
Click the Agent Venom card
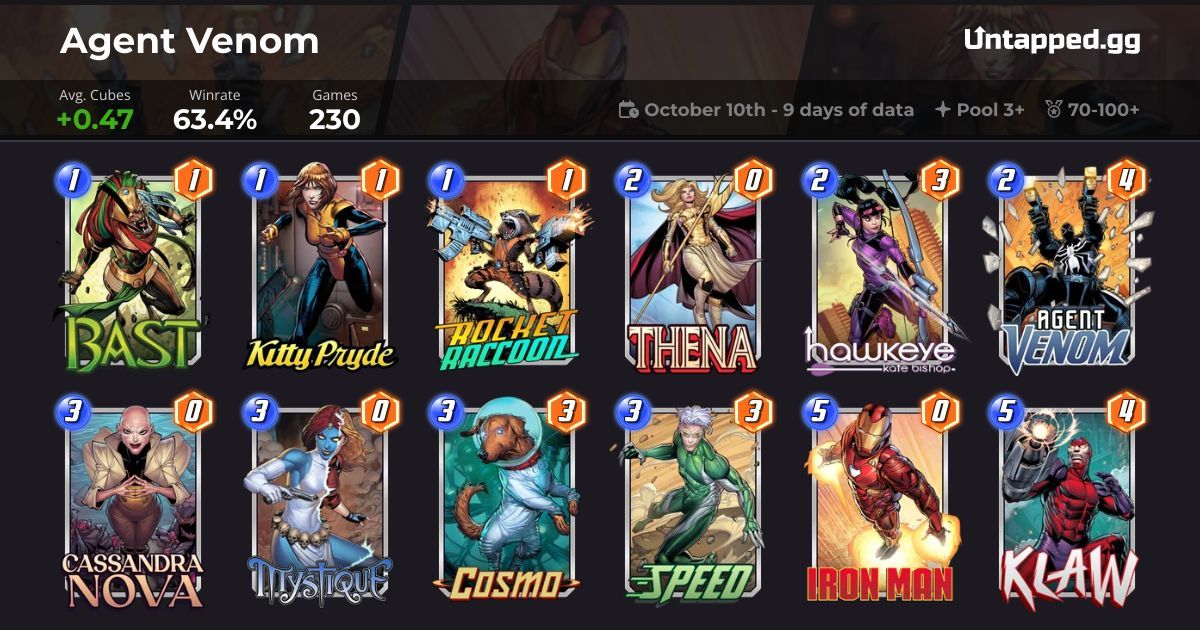click(x=1067, y=270)
